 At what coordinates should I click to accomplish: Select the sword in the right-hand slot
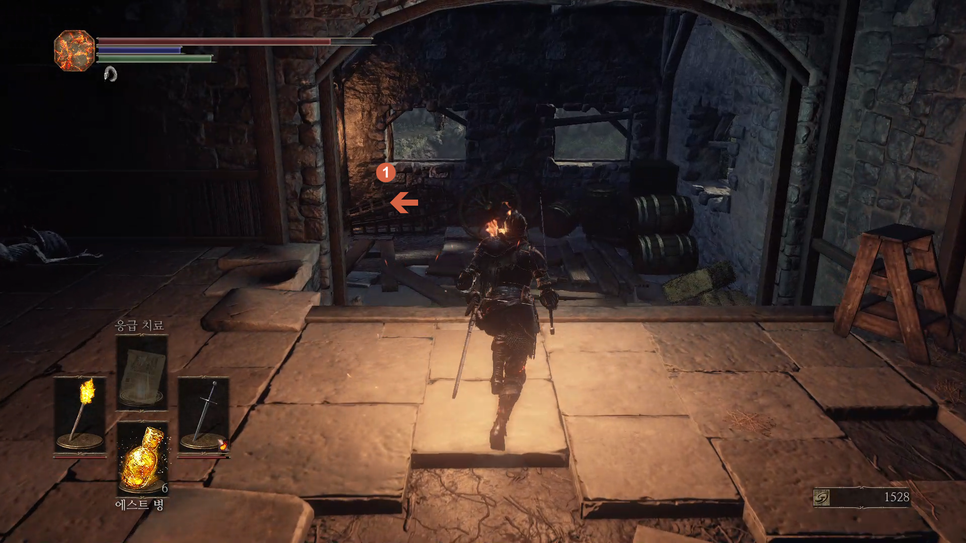coord(204,414)
